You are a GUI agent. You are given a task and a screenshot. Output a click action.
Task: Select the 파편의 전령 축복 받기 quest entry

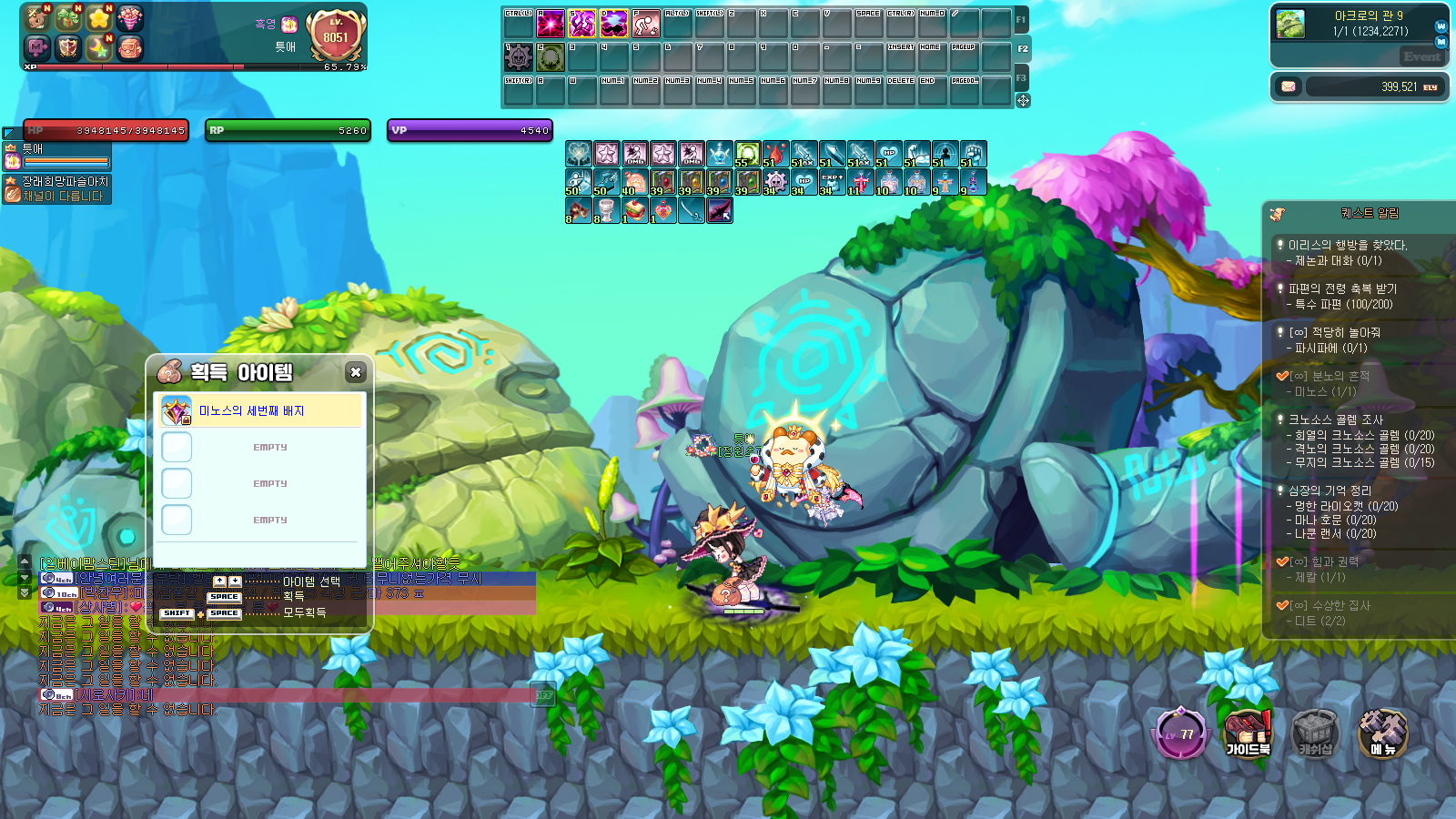pyautogui.click(x=1341, y=288)
